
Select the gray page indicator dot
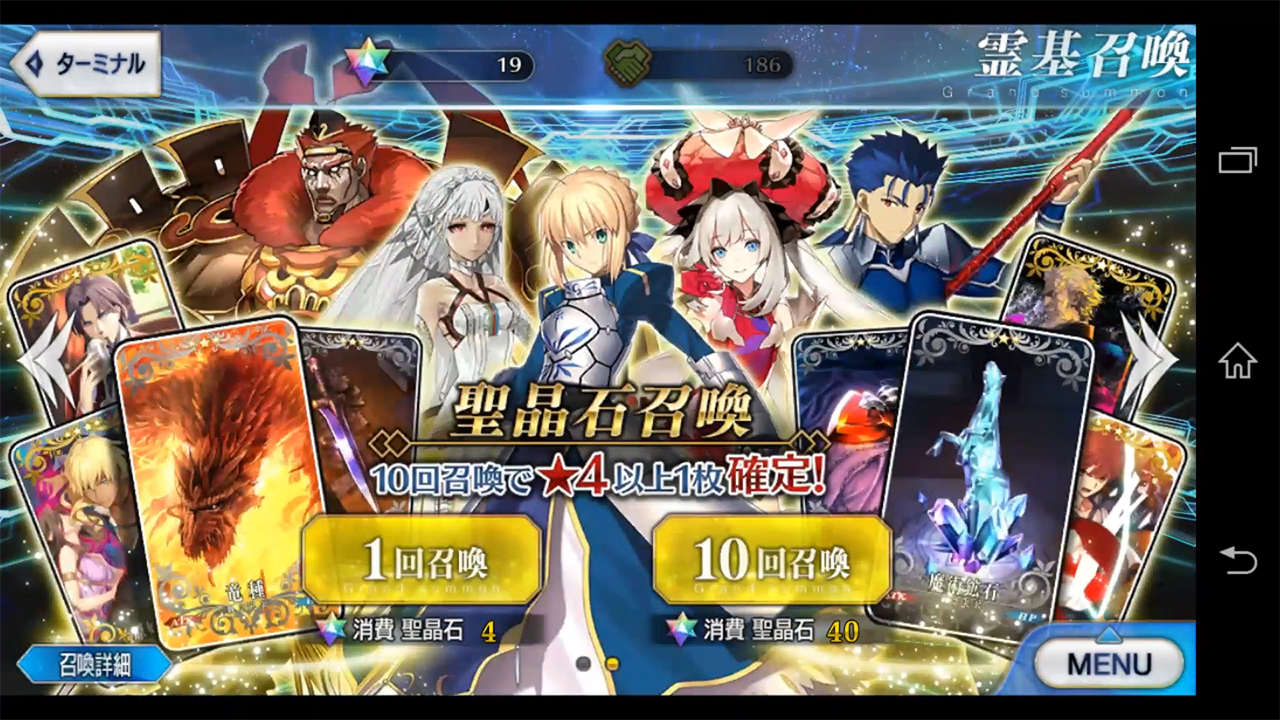[583, 664]
